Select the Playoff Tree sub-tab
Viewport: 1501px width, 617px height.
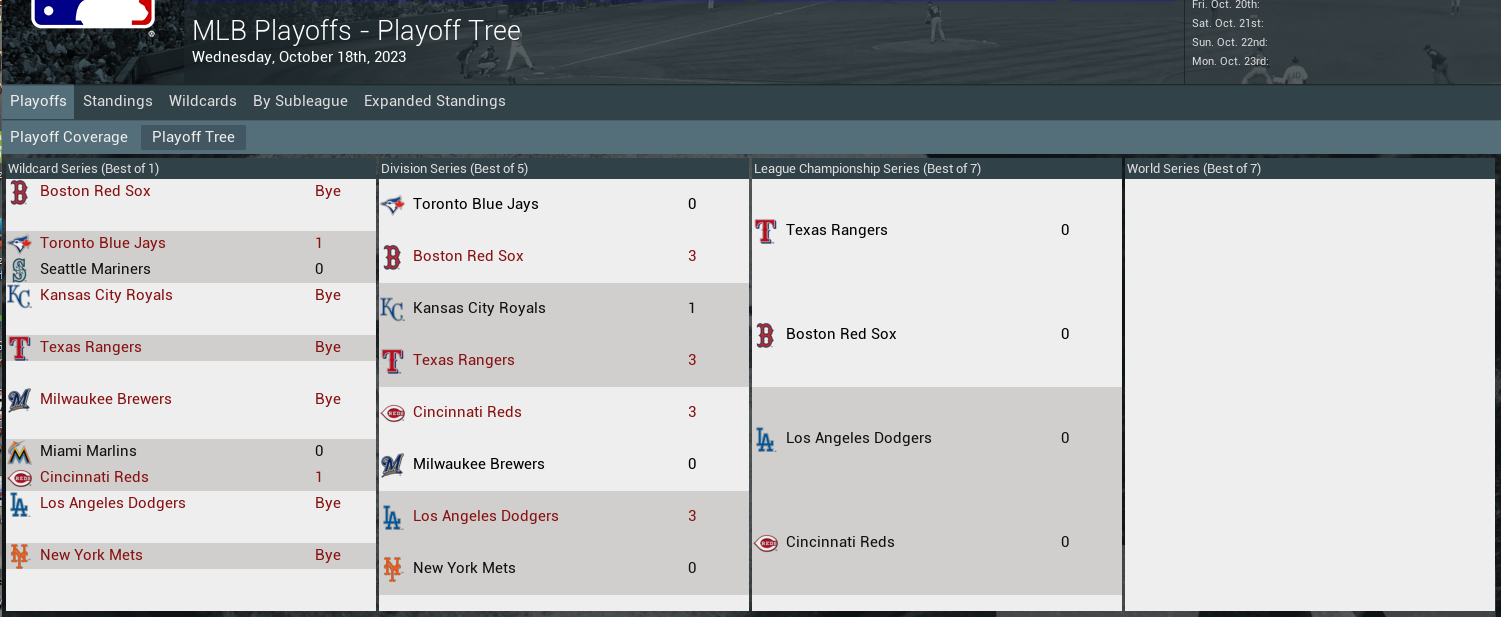click(x=193, y=137)
